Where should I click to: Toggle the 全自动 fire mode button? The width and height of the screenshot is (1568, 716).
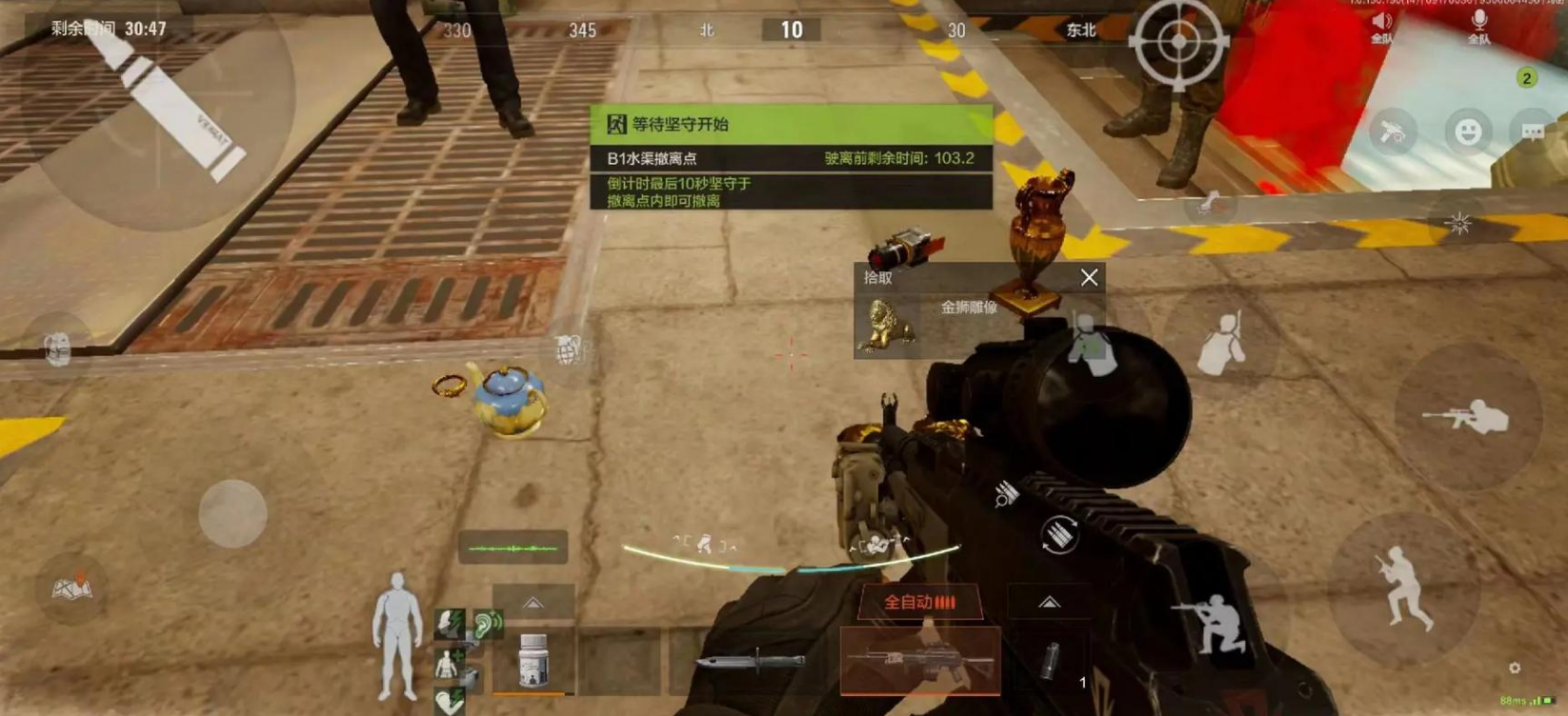(918, 602)
